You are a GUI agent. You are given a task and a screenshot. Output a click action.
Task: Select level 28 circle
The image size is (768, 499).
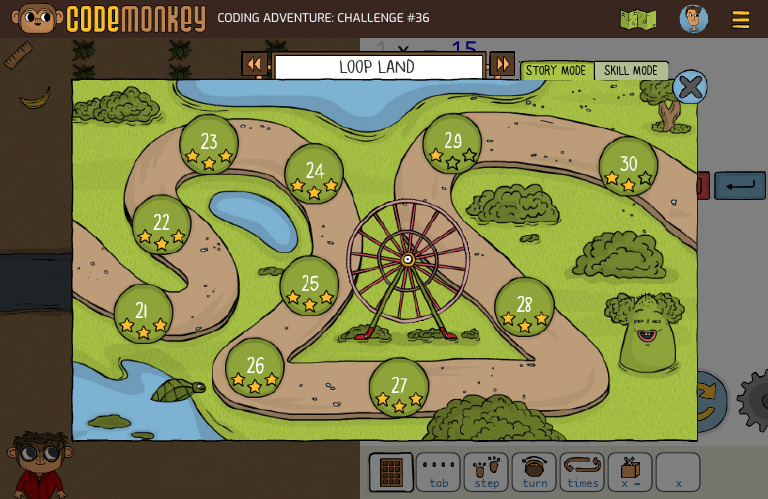(x=524, y=307)
